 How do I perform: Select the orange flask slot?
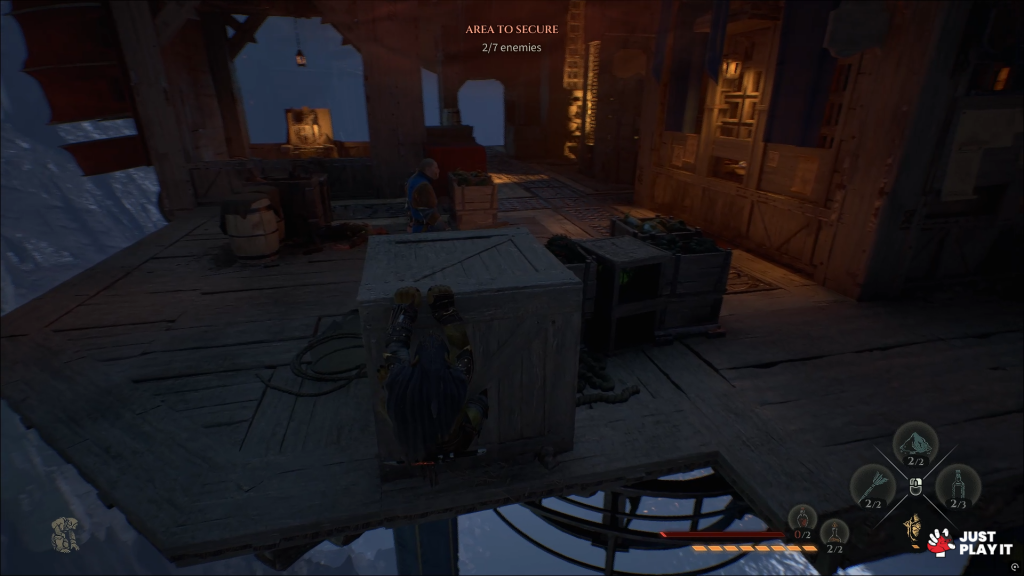pos(834,533)
